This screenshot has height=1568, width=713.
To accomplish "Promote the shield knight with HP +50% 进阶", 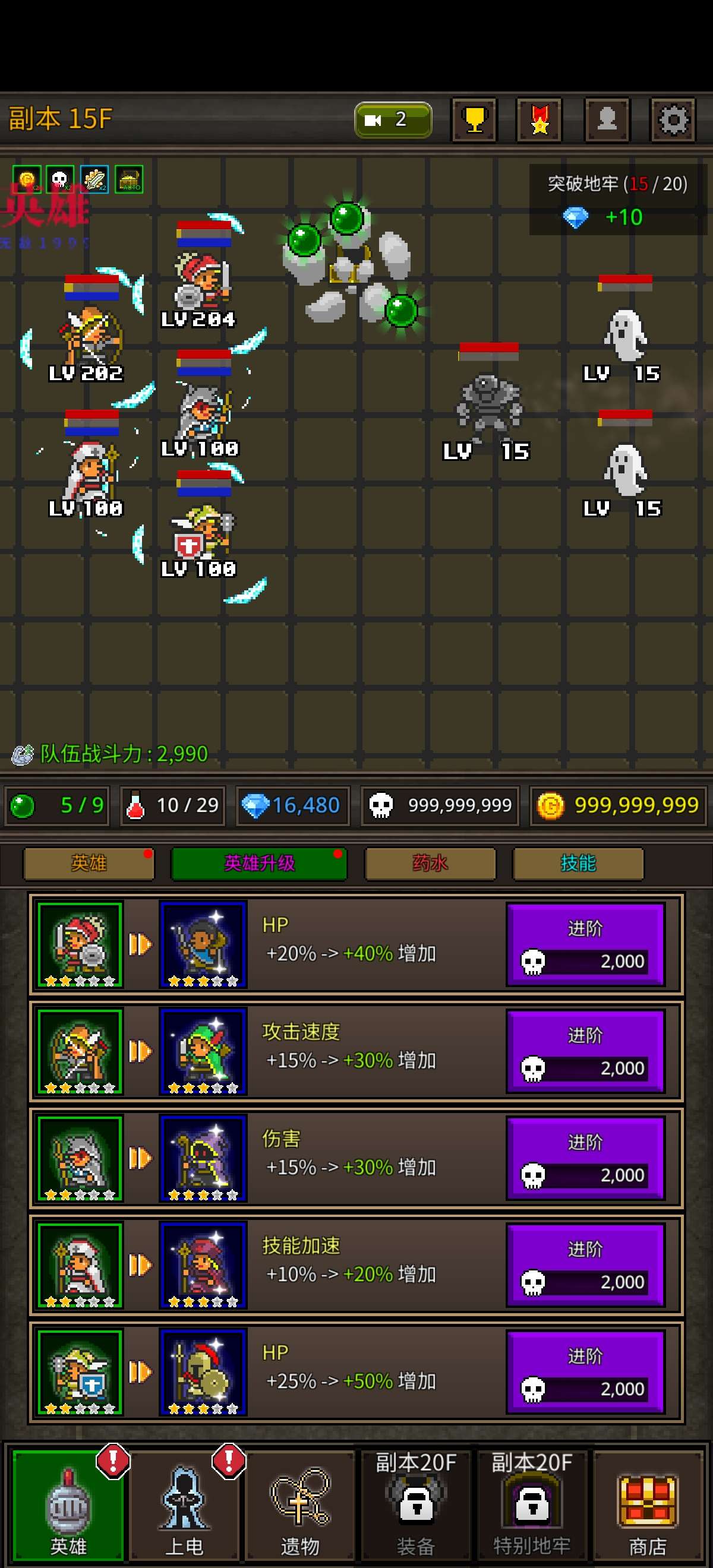I will (585, 1373).
